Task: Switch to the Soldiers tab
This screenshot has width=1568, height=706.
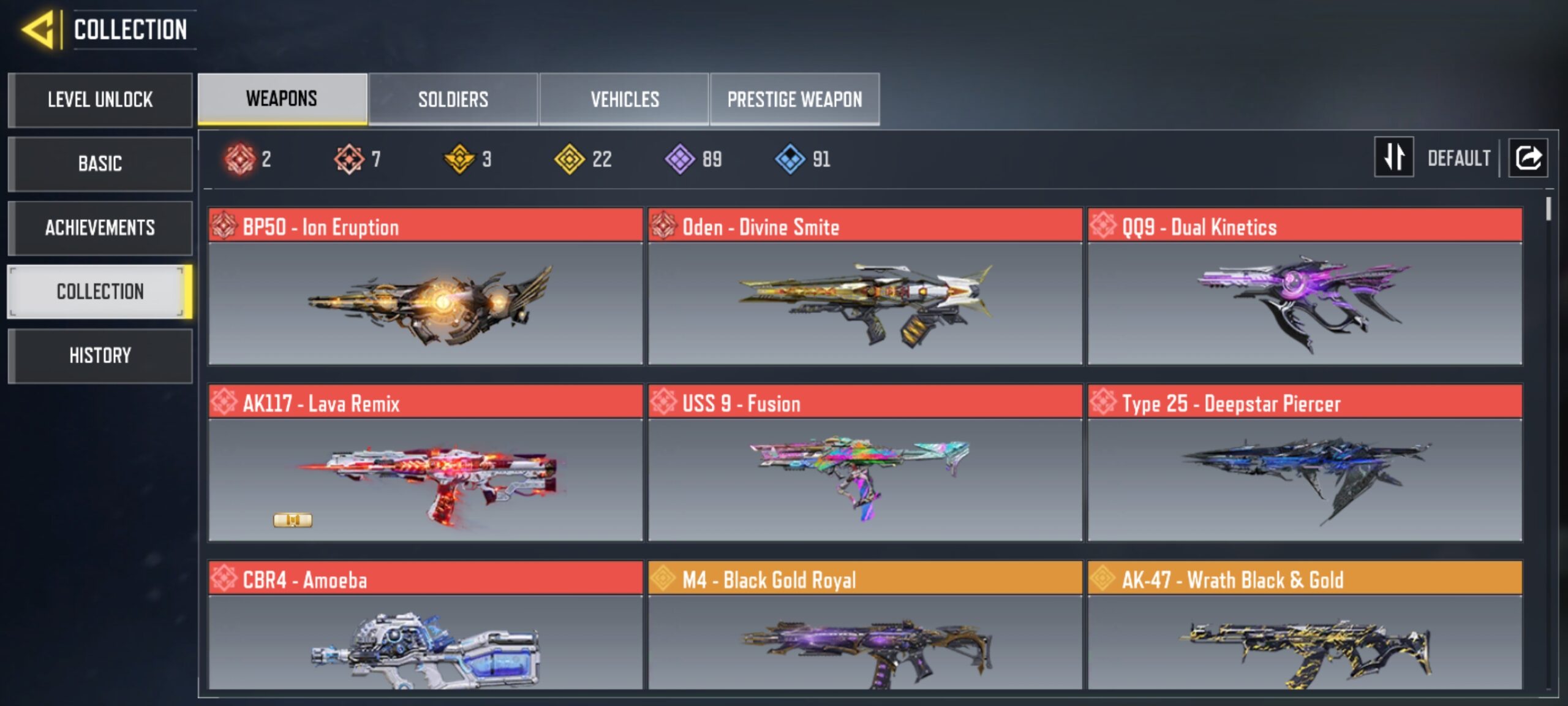Action: point(453,99)
